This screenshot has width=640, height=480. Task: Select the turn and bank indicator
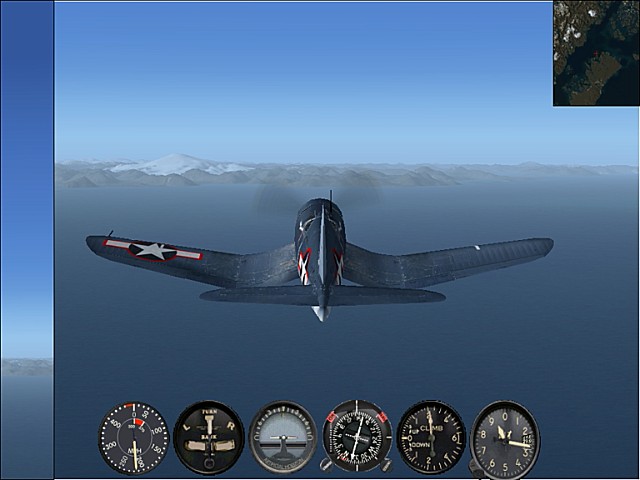[x=208, y=438]
